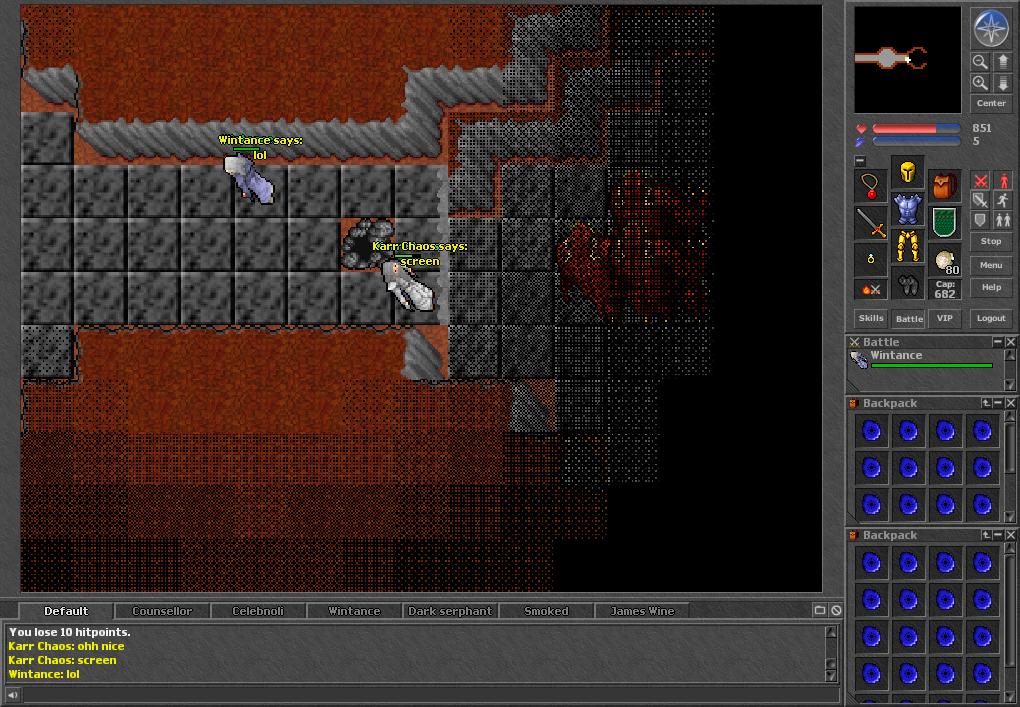This screenshot has width=1020, height=707.
Task: Open the Menu button
Action: (x=991, y=265)
